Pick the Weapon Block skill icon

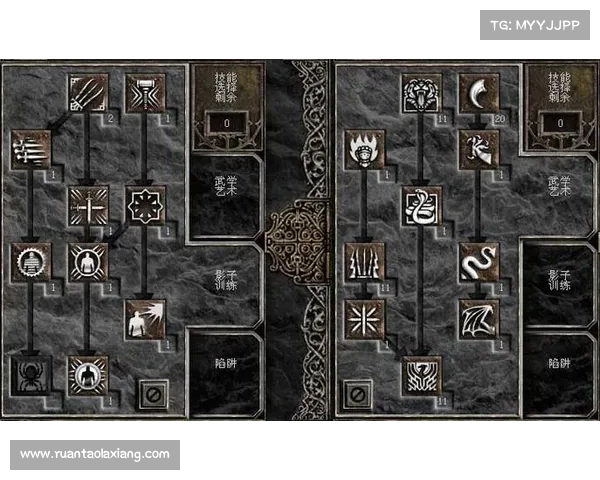click(x=87, y=205)
